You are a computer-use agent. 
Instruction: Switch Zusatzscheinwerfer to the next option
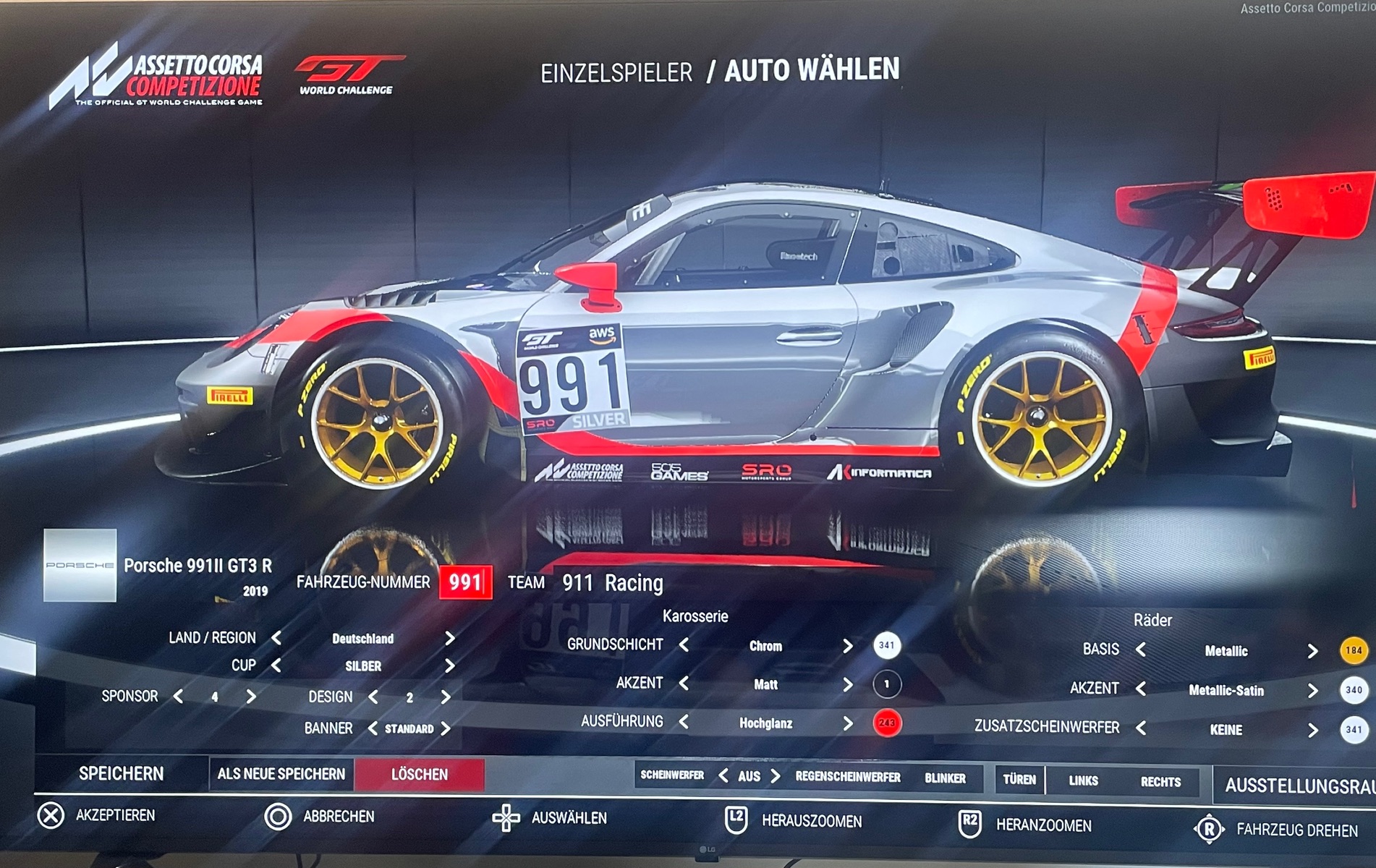tap(1312, 730)
